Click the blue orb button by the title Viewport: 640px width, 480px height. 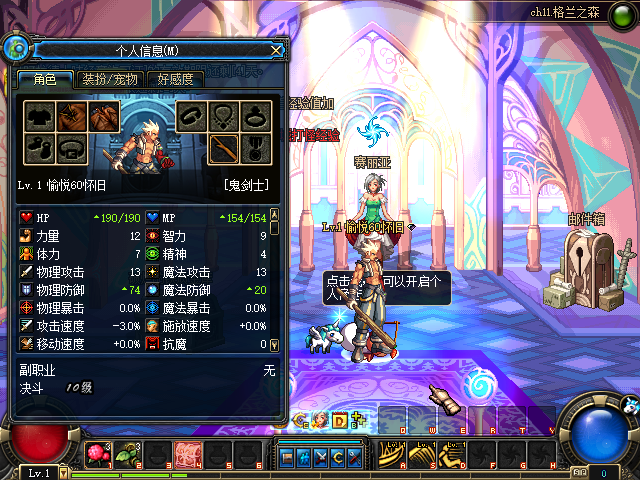point(16,47)
